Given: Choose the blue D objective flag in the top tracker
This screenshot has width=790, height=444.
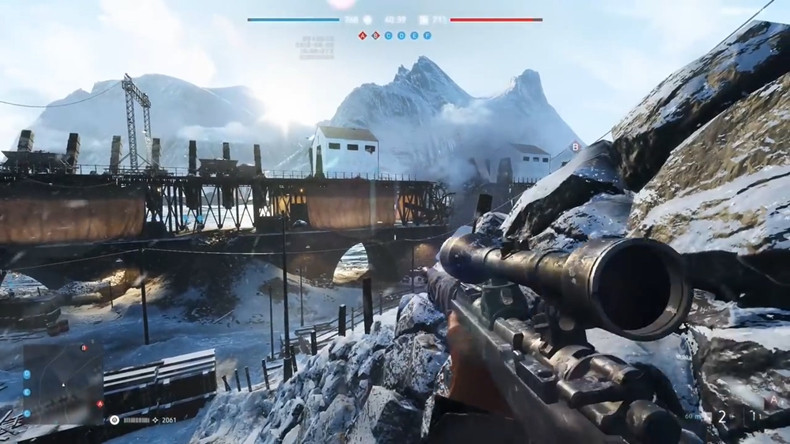Looking at the screenshot, I should point(402,35).
